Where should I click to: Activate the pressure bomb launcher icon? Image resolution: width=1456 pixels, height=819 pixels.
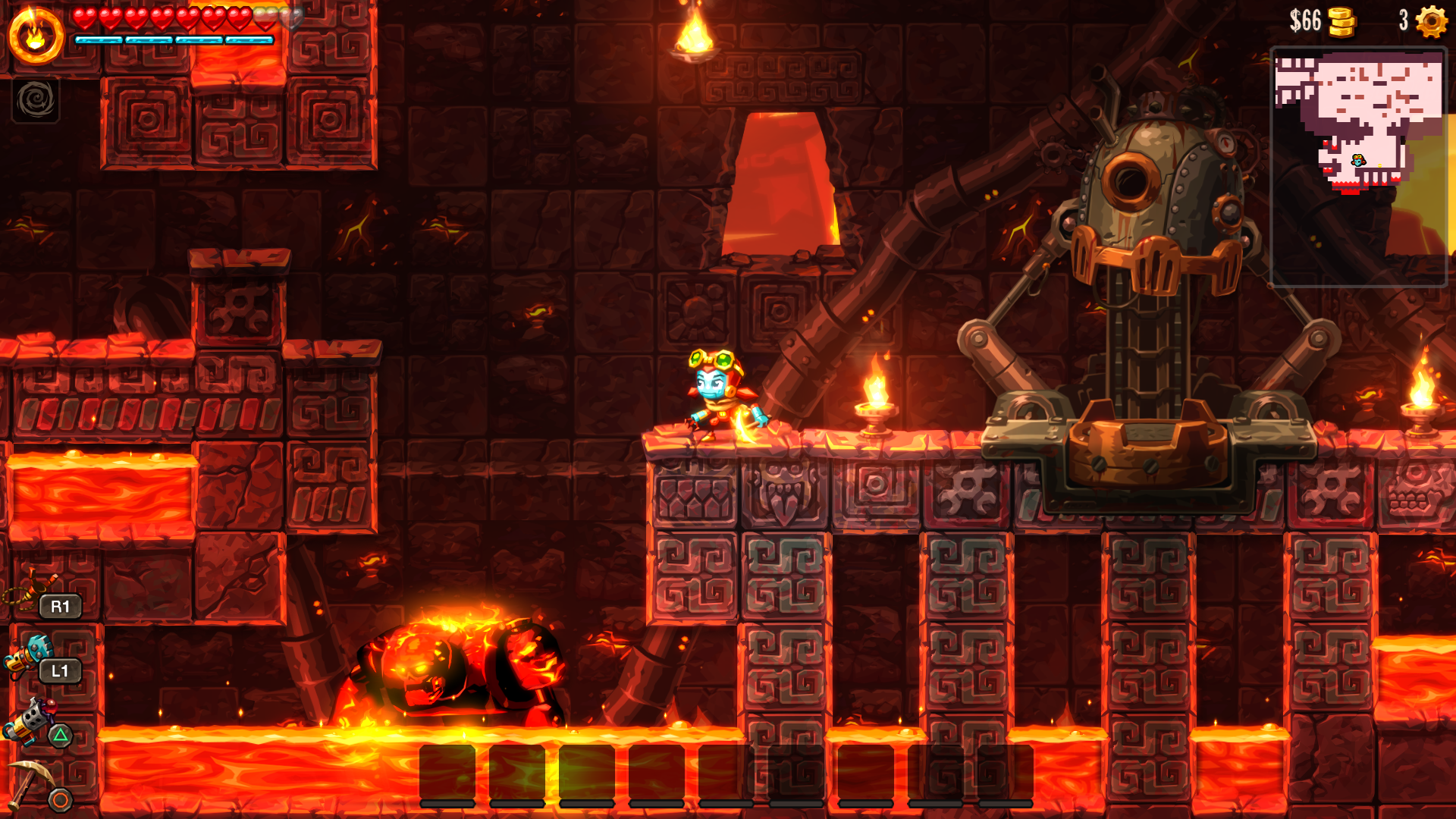[29, 720]
